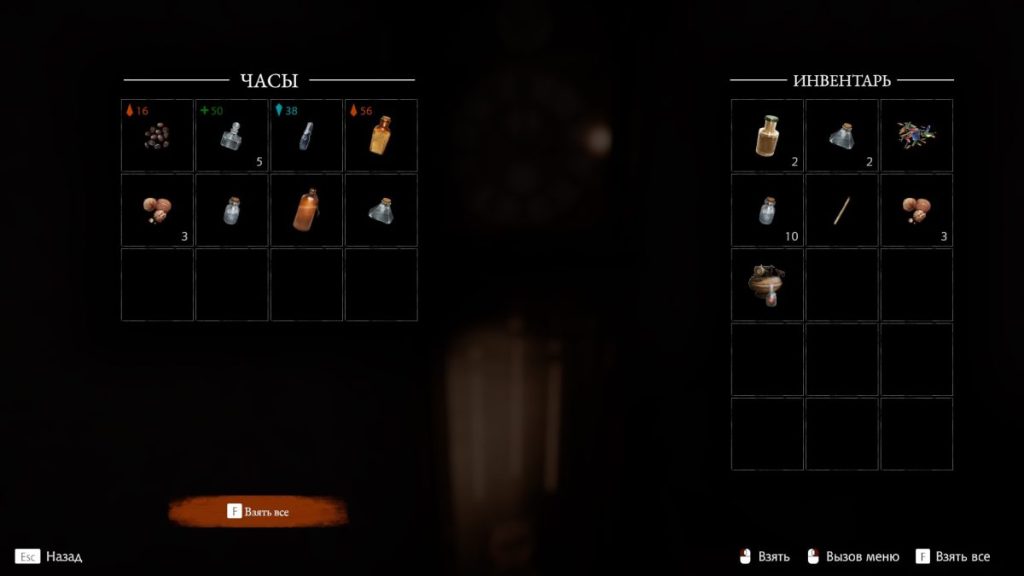Screen dimensions: 1024x576
Task: Select the brown pouch with red vial
Action: point(767,285)
